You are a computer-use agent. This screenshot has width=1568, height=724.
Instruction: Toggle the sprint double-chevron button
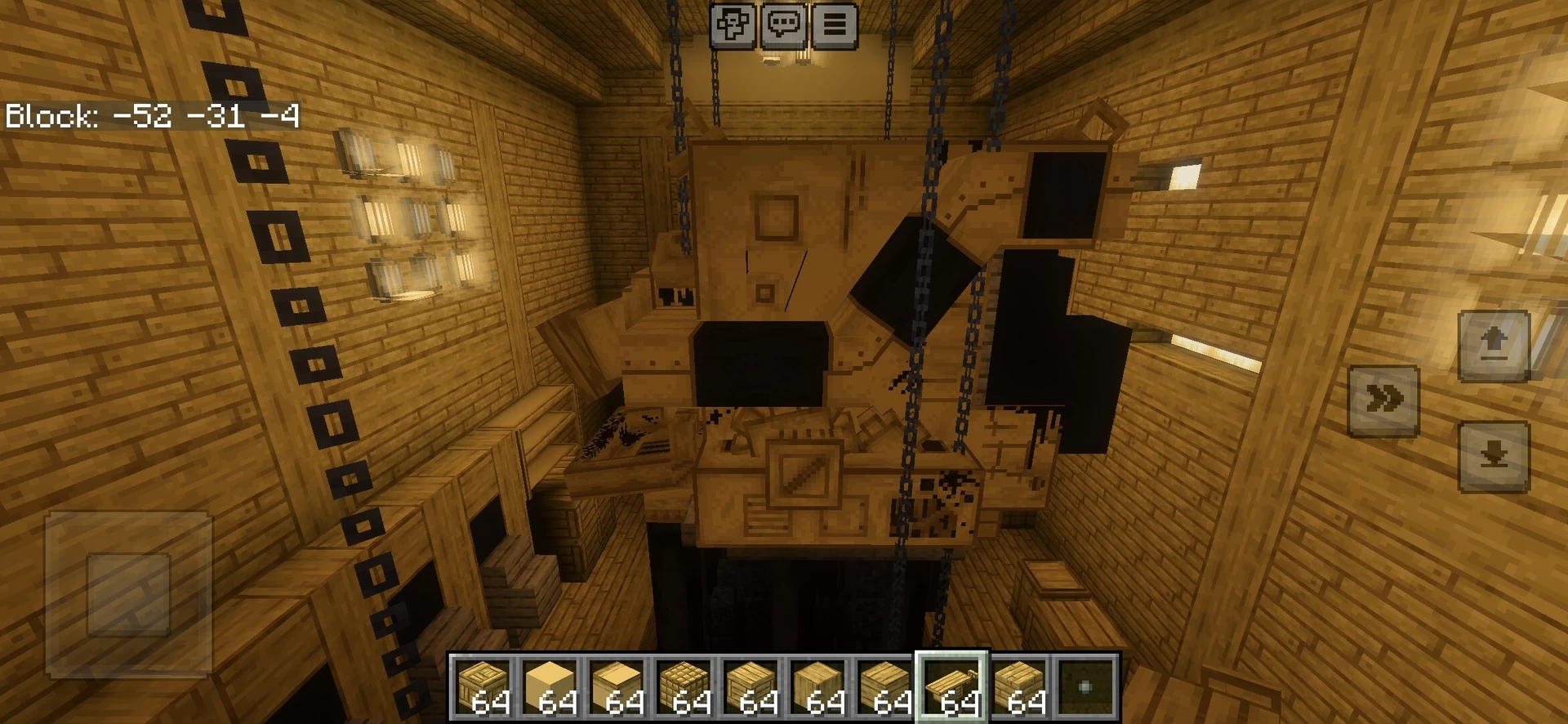[1383, 400]
